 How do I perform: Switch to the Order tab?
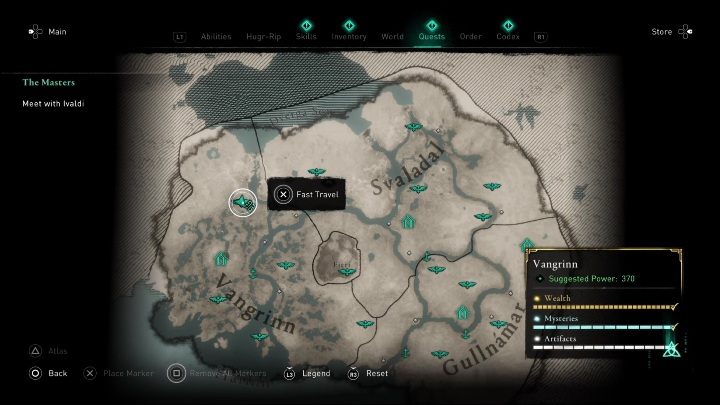(470, 37)
